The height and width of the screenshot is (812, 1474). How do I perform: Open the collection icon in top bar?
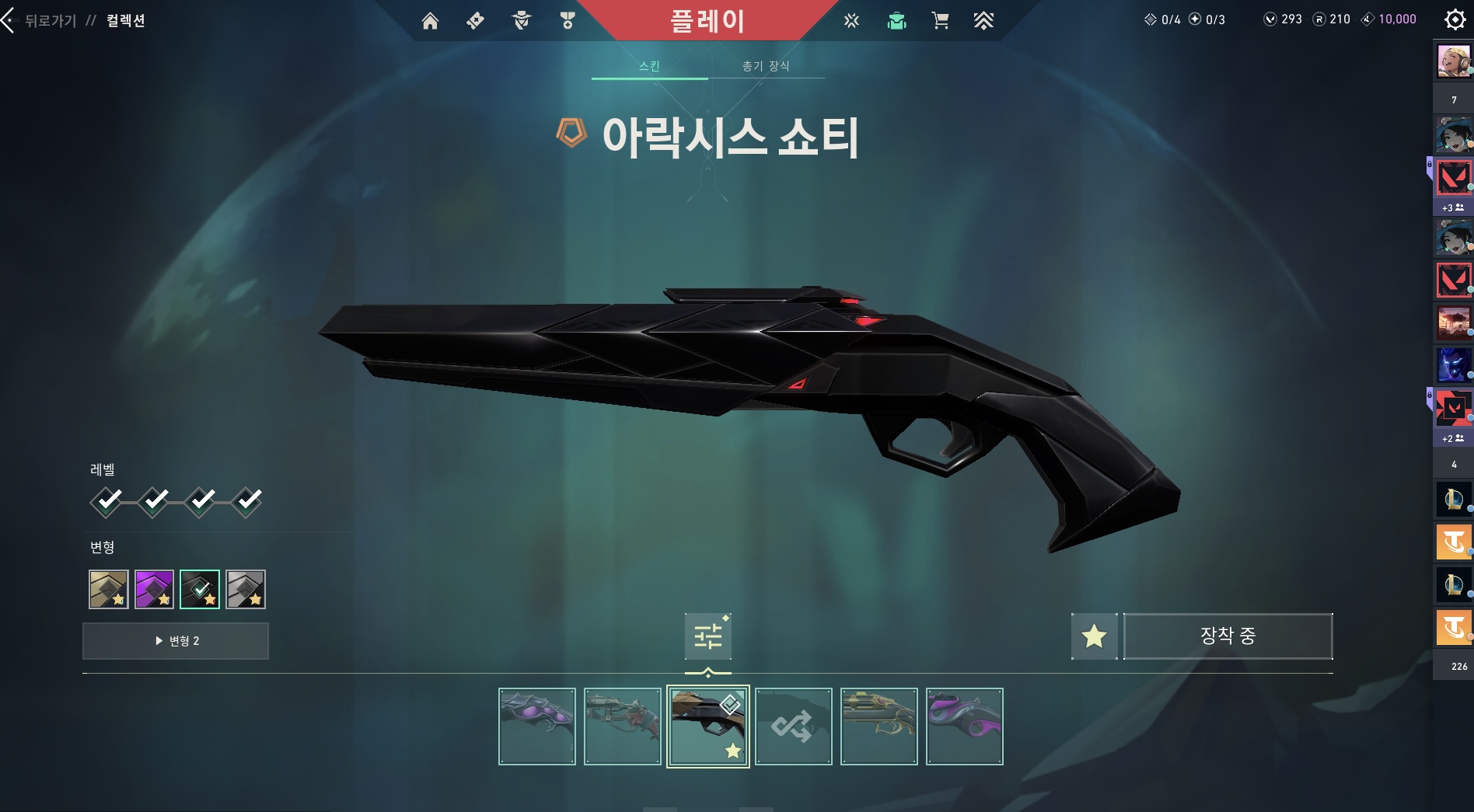point(896,21)
